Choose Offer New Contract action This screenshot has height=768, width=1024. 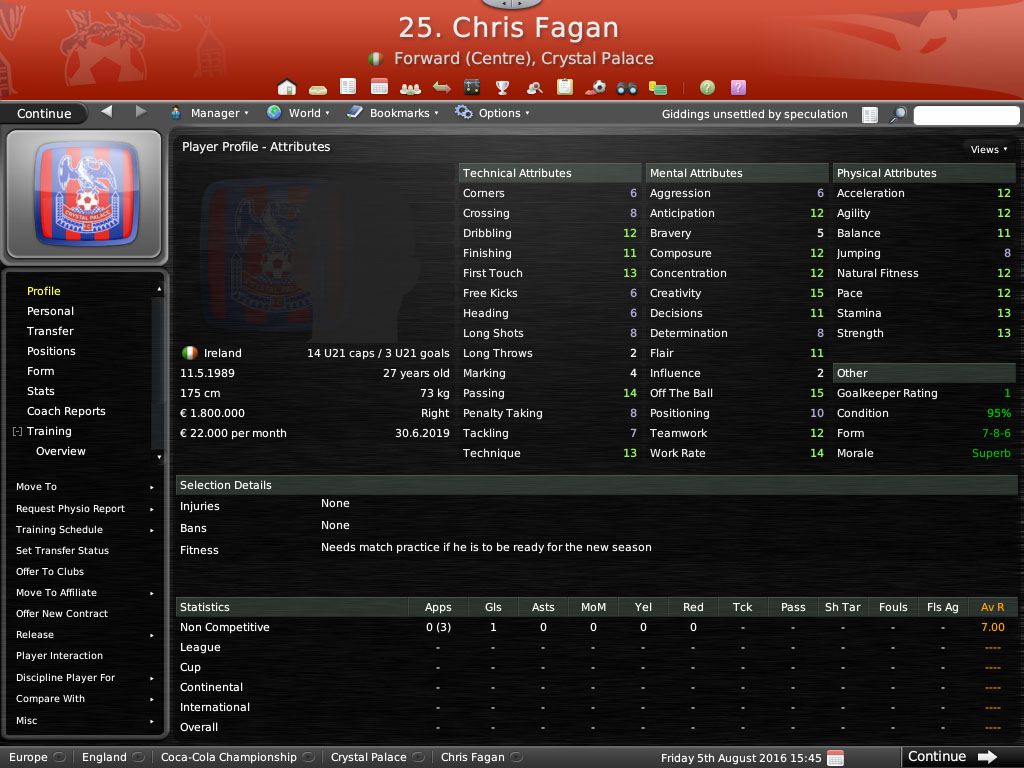pos(62,614)
